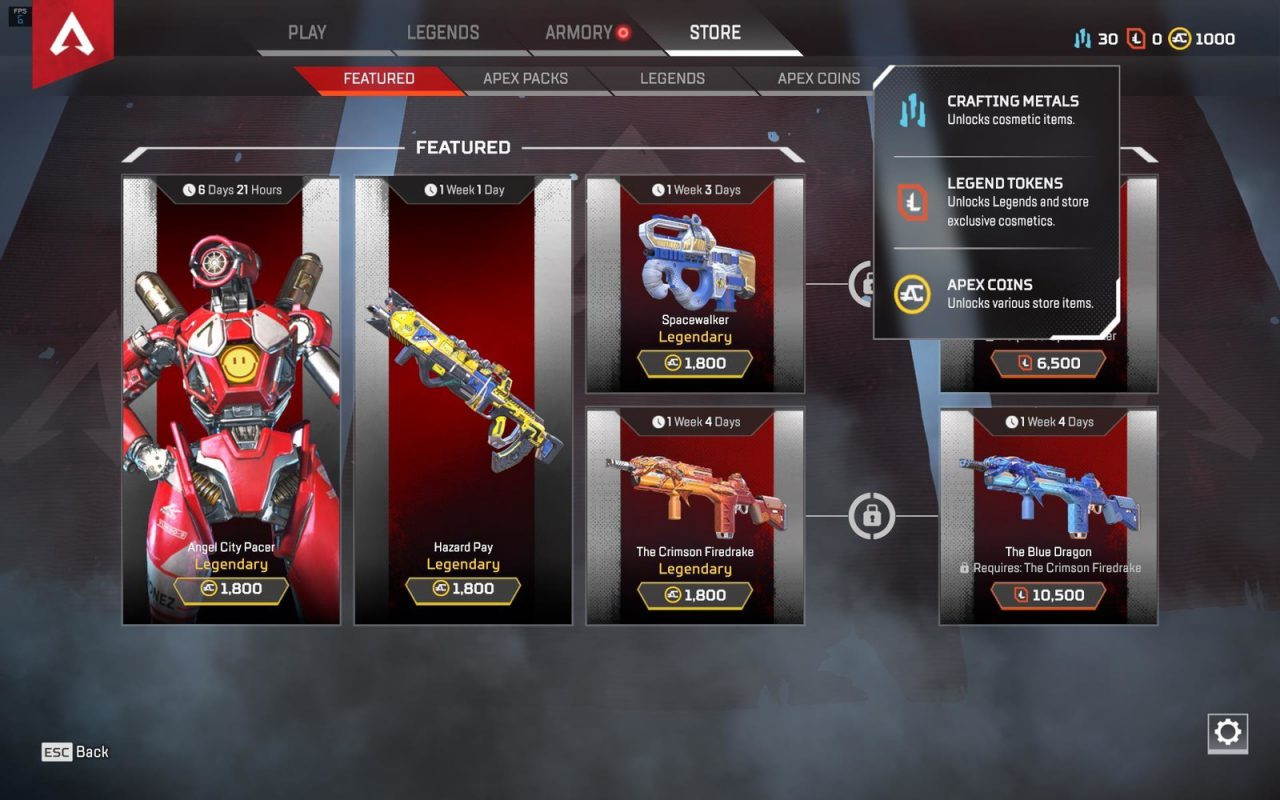This screenshot has height=800, width=1280.
Task: Switch to the Apex Coins store section
Action: pyautogui.click(x=818, y=78)
